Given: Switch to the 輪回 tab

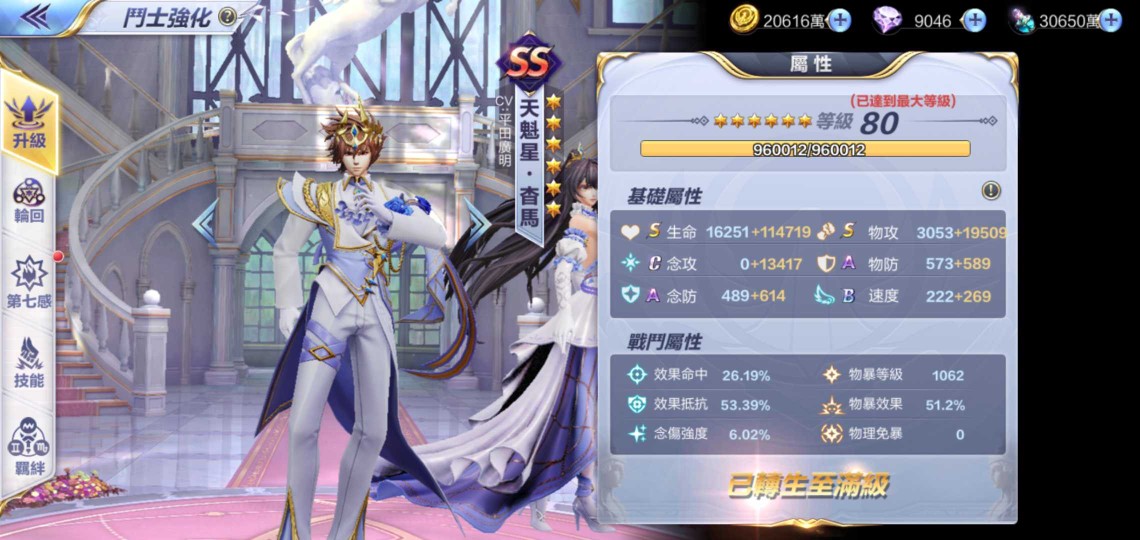Looking at the screenshot, I should (x=29, y=201).
